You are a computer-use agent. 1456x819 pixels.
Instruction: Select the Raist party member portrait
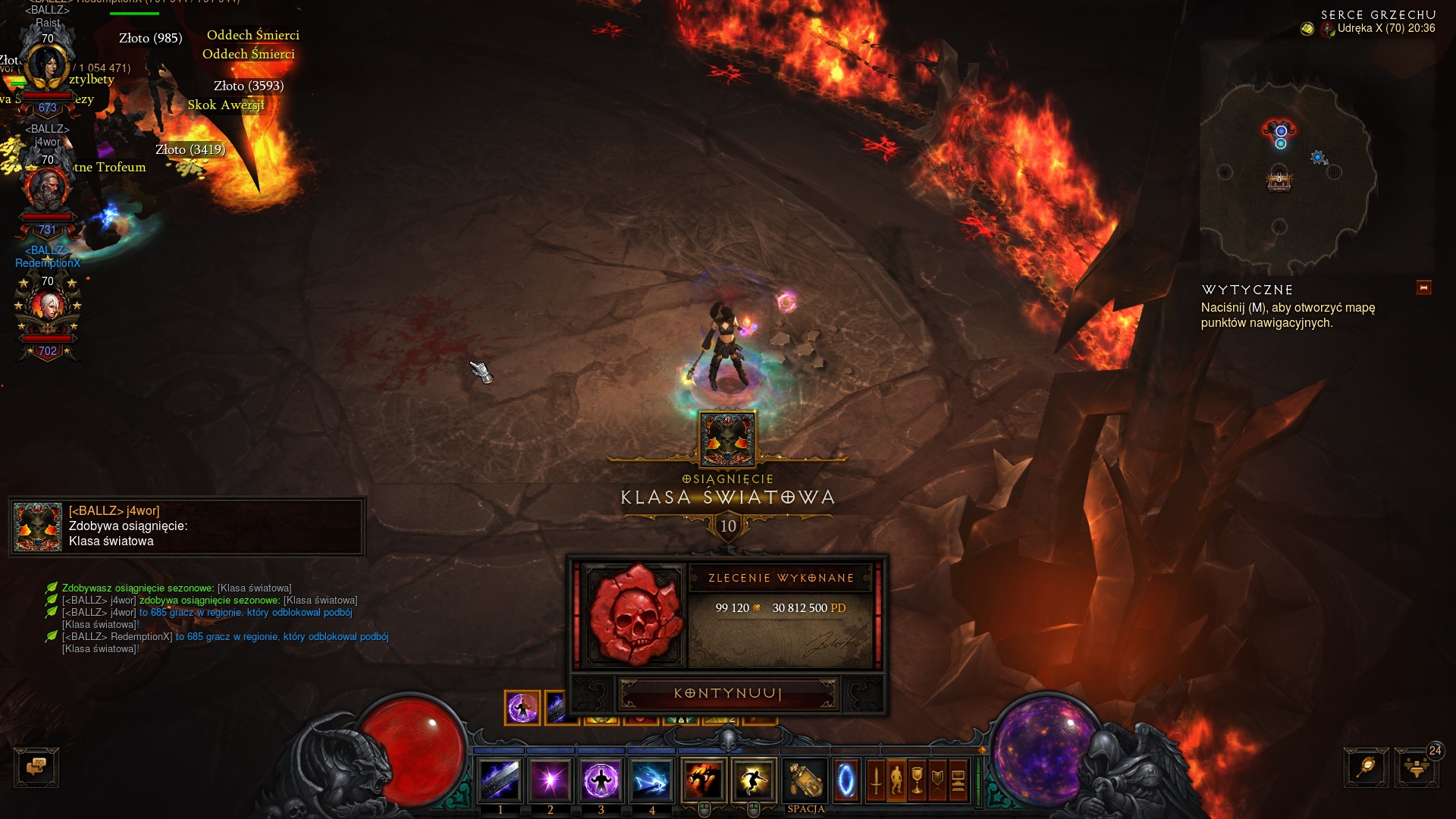pyautogui.click(x=47, y=67)
